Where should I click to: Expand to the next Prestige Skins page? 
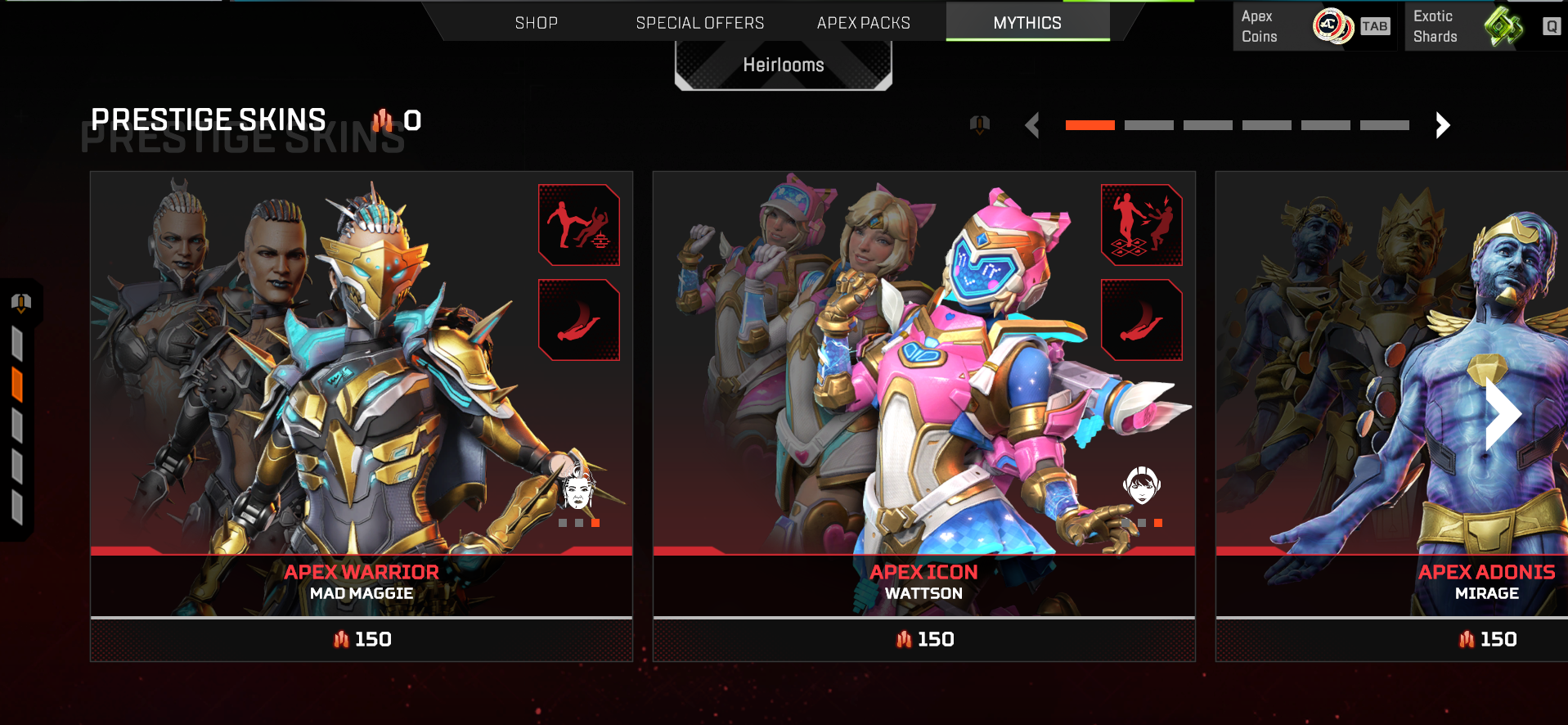pyautogui.click(x=1442, y=125)
